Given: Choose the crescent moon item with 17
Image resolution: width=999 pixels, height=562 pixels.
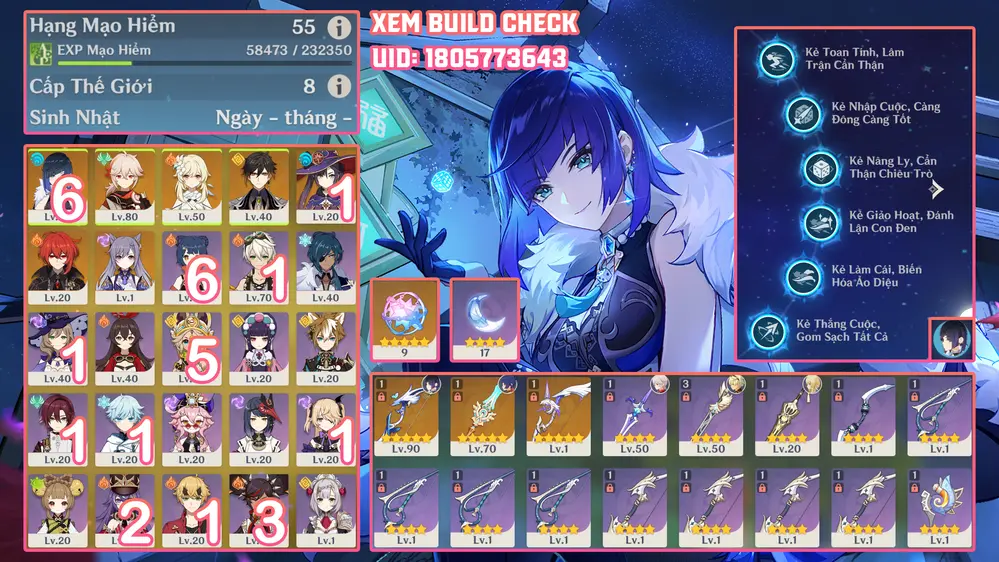Looking at the screenshot, I should (485, 317).
